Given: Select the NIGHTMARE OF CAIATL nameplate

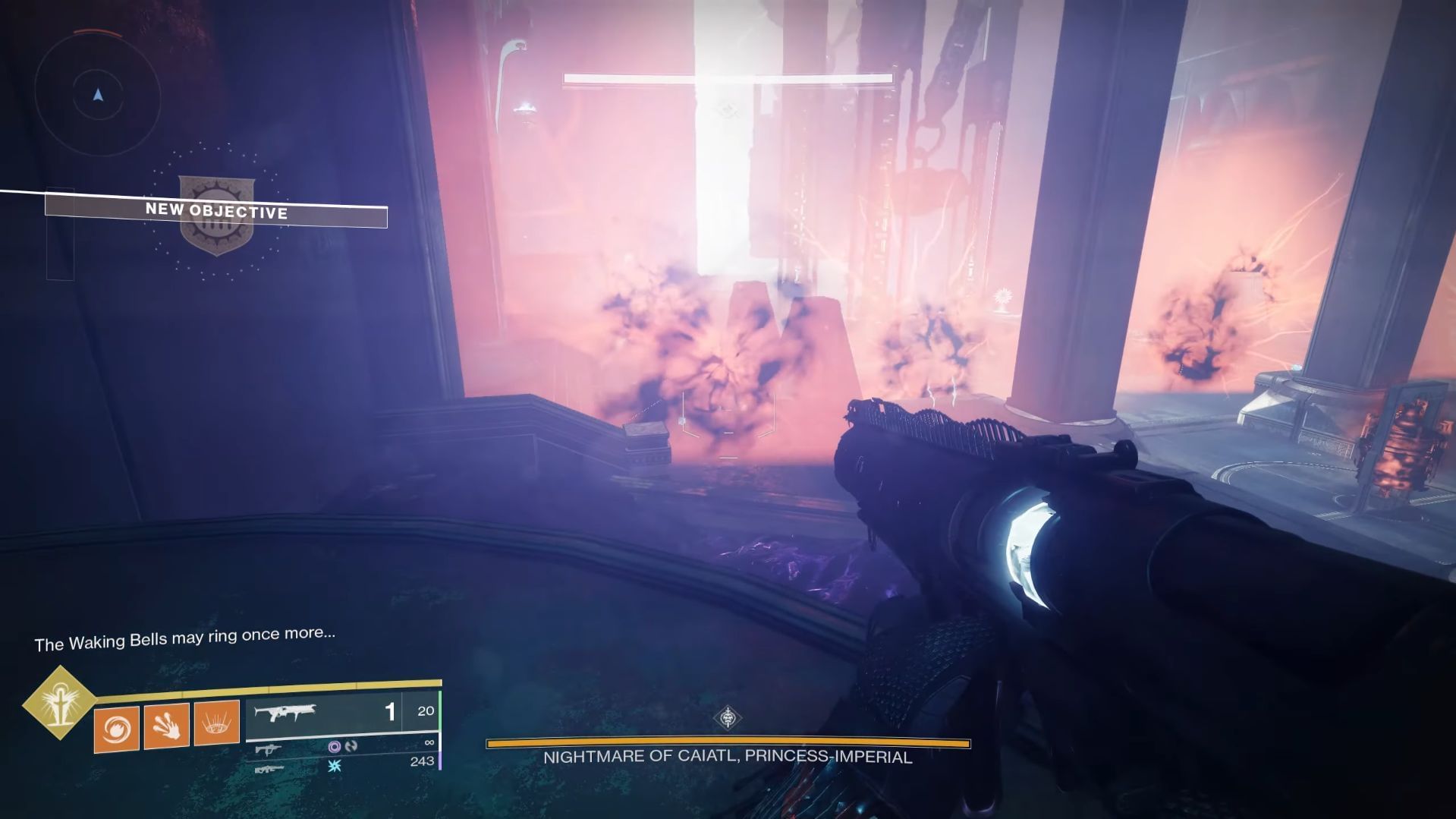Looking at the screenshot, I should [x=727, y=756].
